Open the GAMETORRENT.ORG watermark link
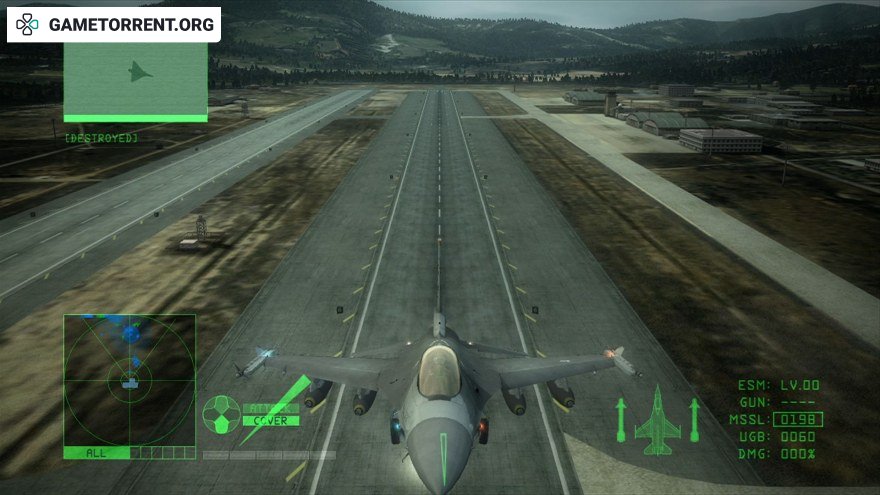The width and height of the screenshot is (880, 495). 114,25
